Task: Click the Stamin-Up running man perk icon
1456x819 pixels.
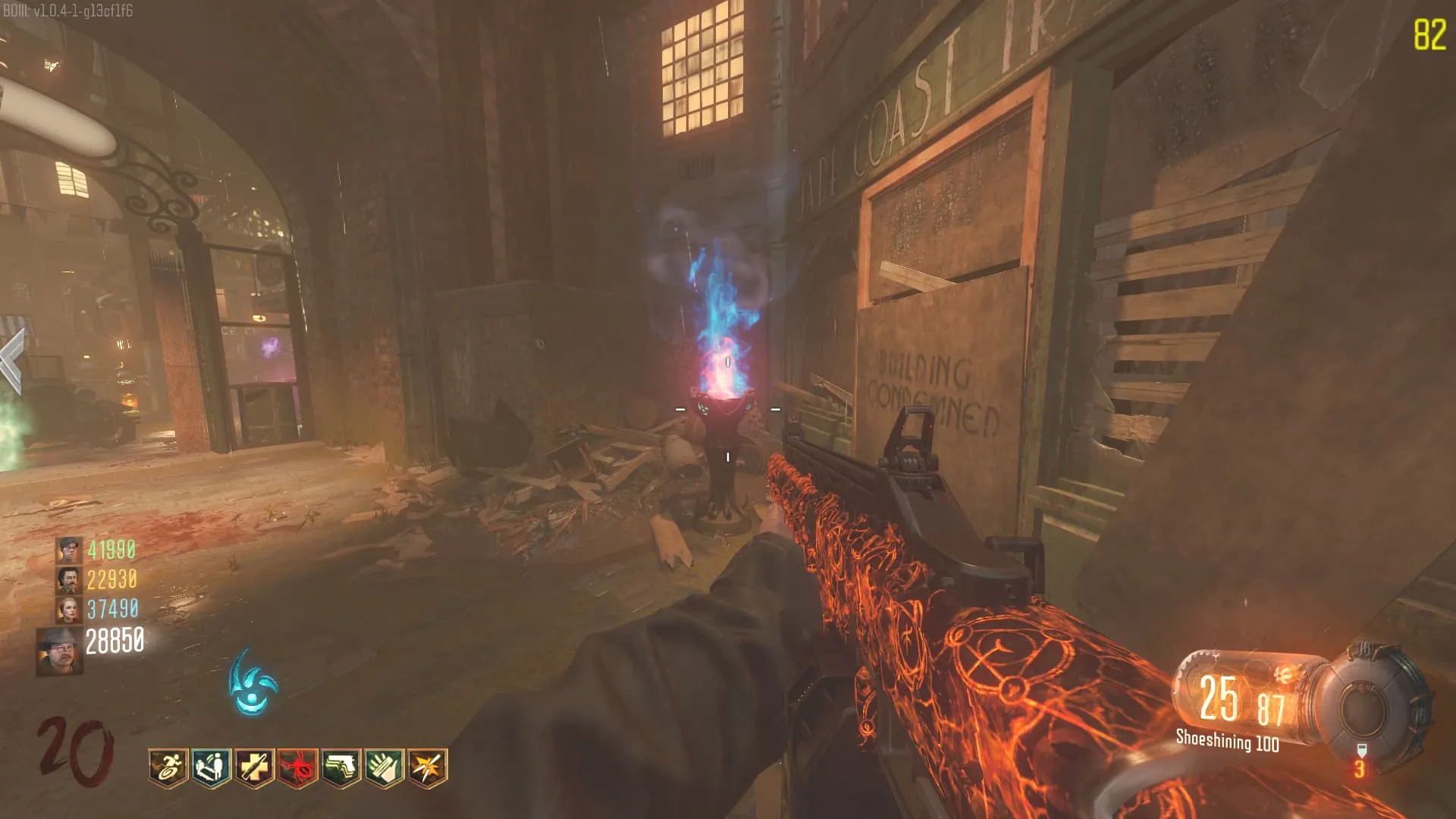Action: [x=168, y=767]
